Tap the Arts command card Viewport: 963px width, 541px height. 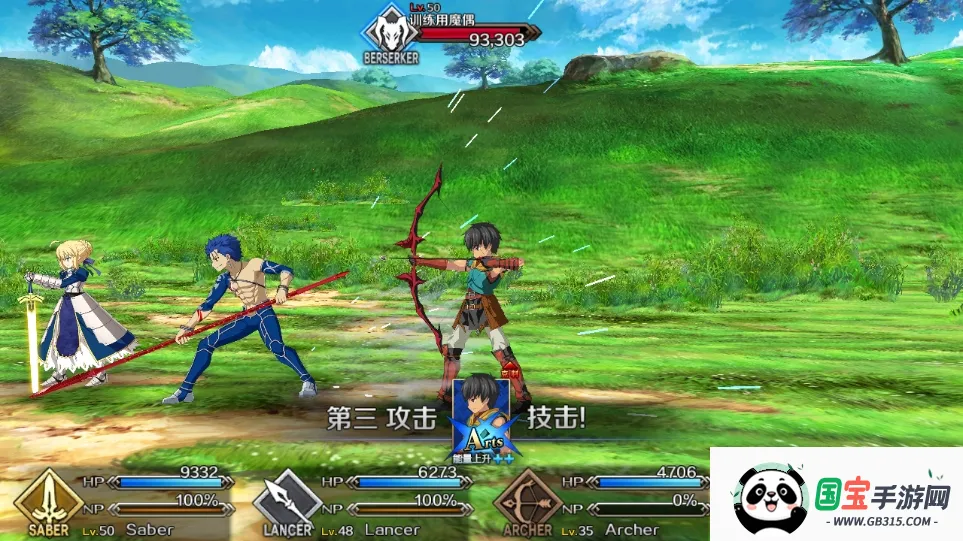click(481, 417)
